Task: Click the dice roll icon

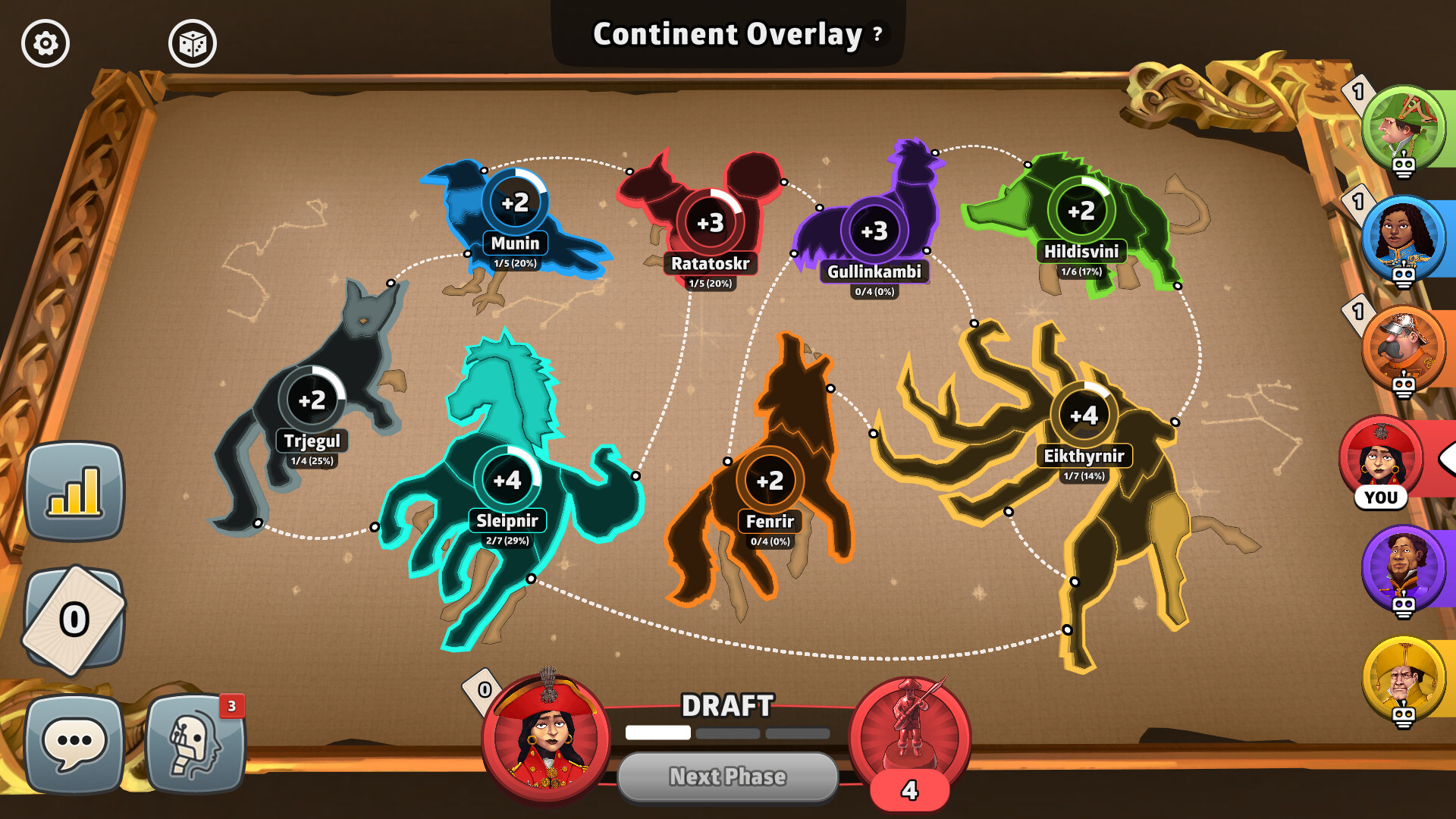Action: tap(192, 43)
